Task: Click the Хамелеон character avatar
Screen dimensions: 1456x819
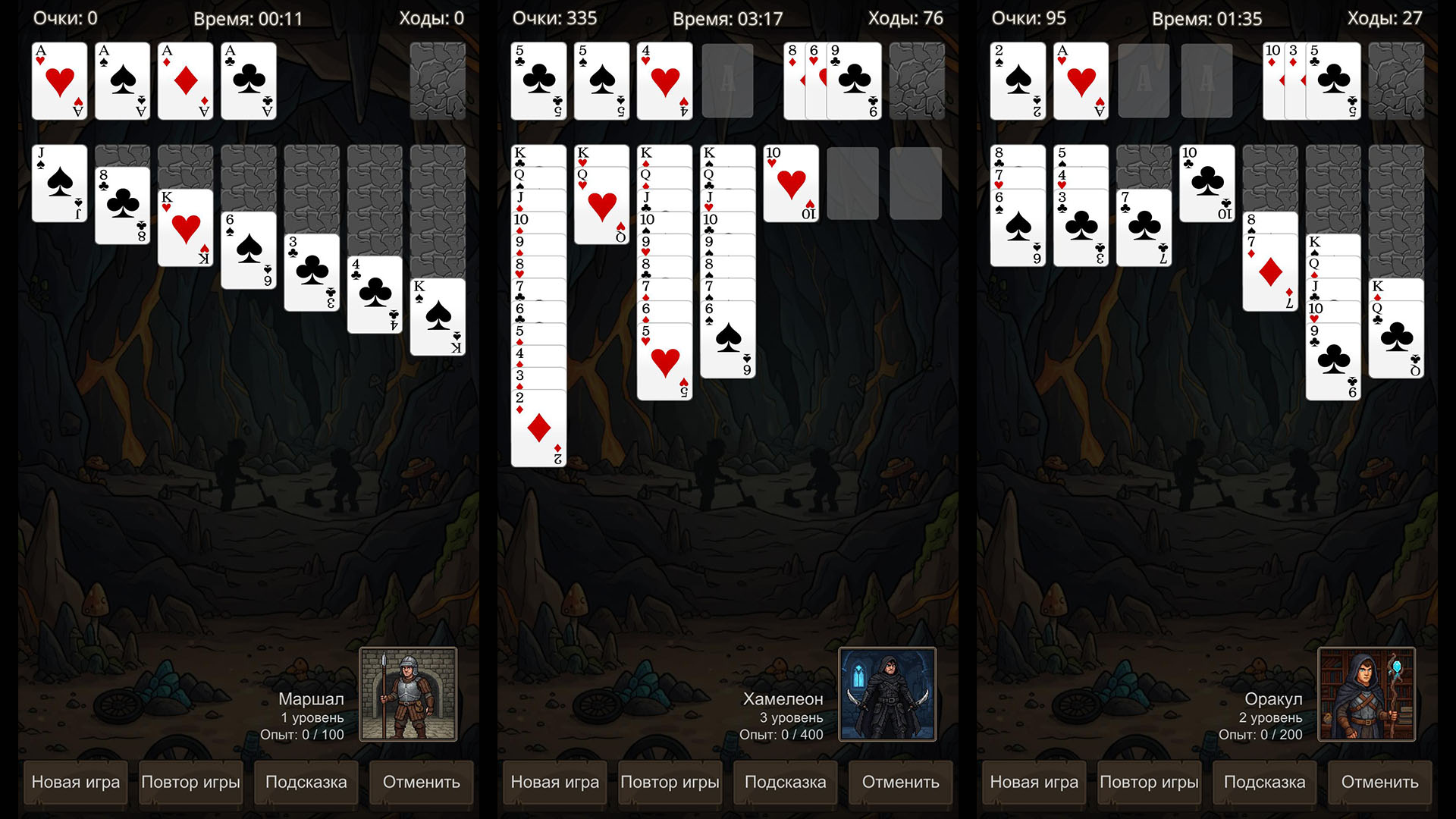Action: [887, 694]
